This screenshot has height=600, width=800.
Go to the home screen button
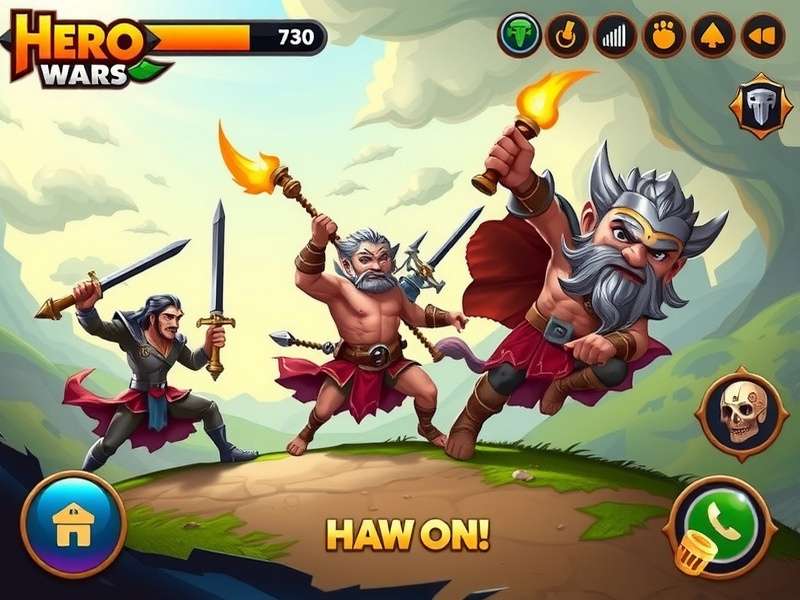point(73,524)
